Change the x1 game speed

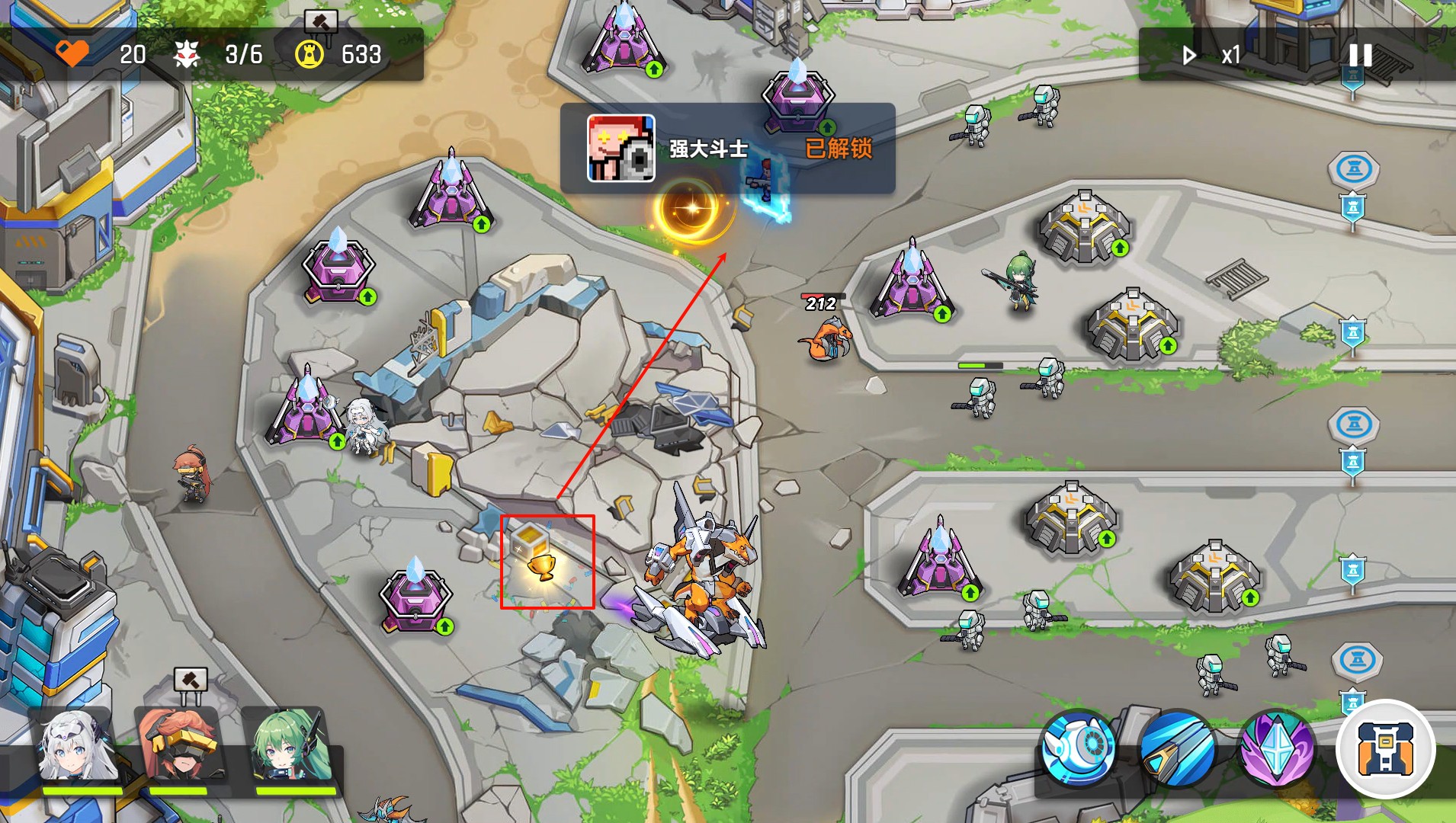1212,55
